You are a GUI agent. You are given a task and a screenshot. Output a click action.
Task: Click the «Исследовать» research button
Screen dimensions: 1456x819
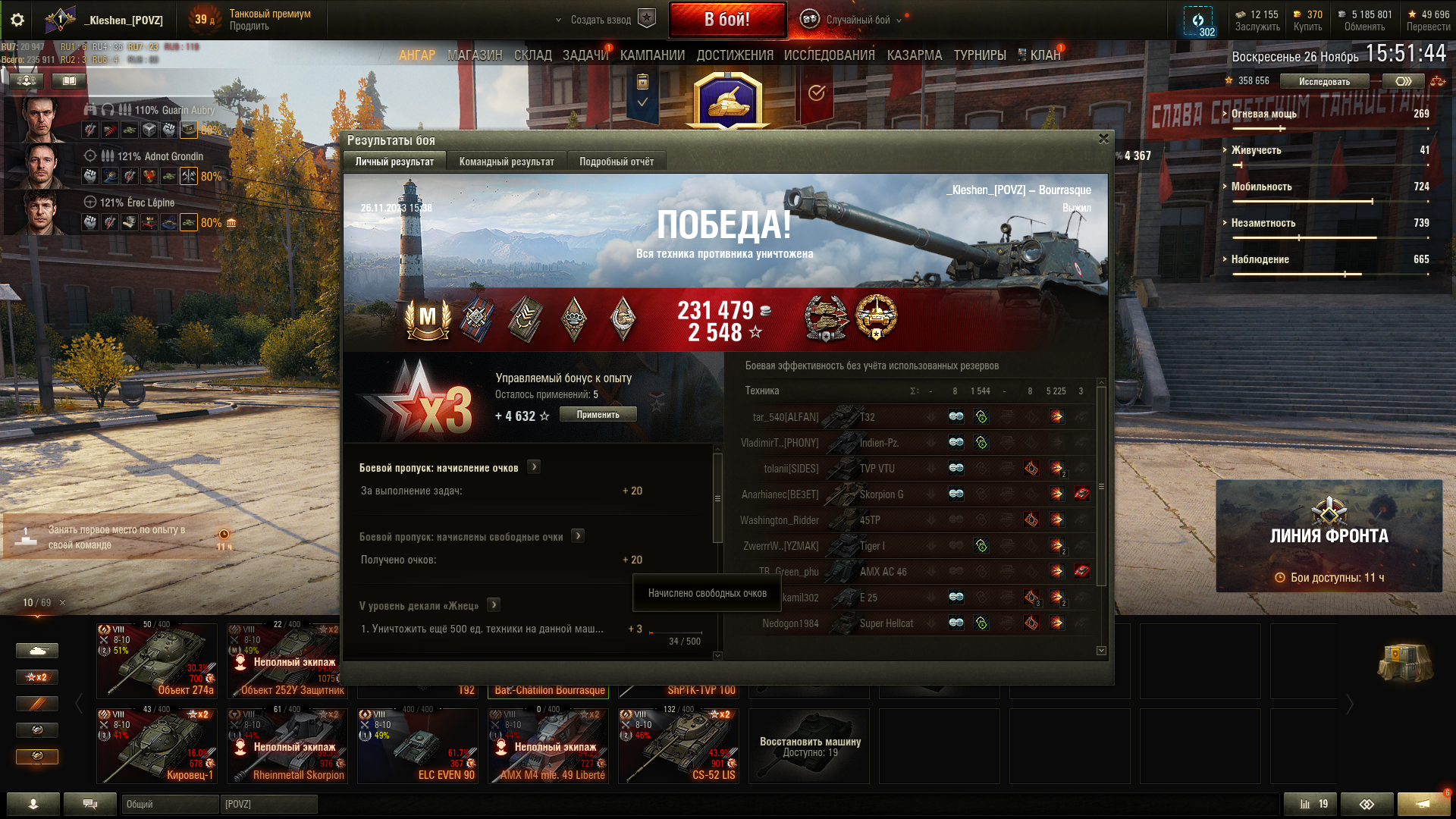[1324, 81]
